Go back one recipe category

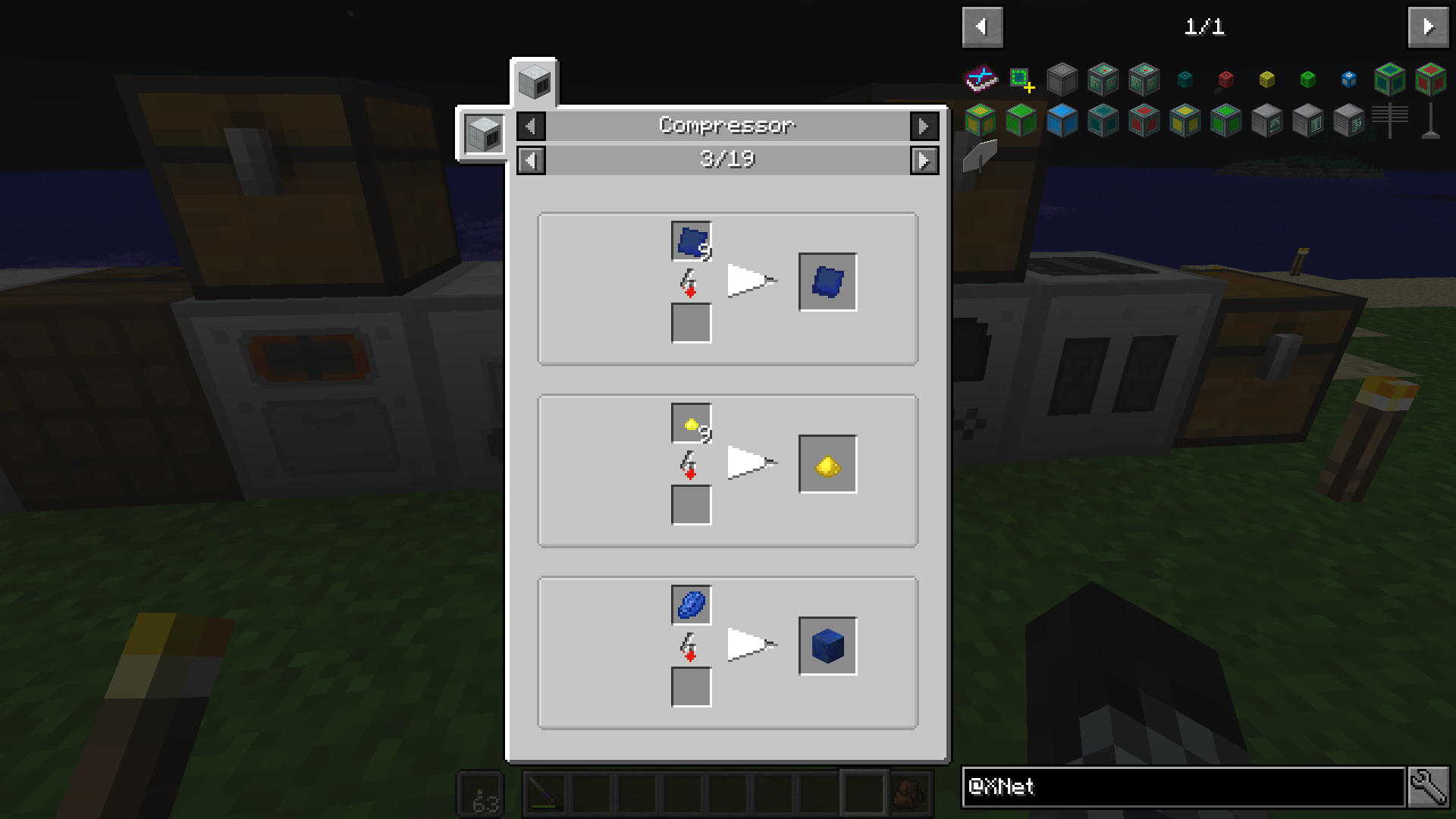530,127
